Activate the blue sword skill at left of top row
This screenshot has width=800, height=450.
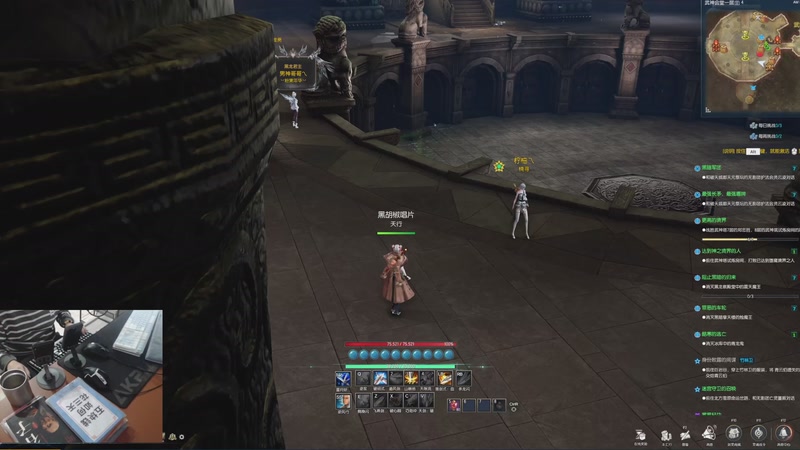click(343, 379)
